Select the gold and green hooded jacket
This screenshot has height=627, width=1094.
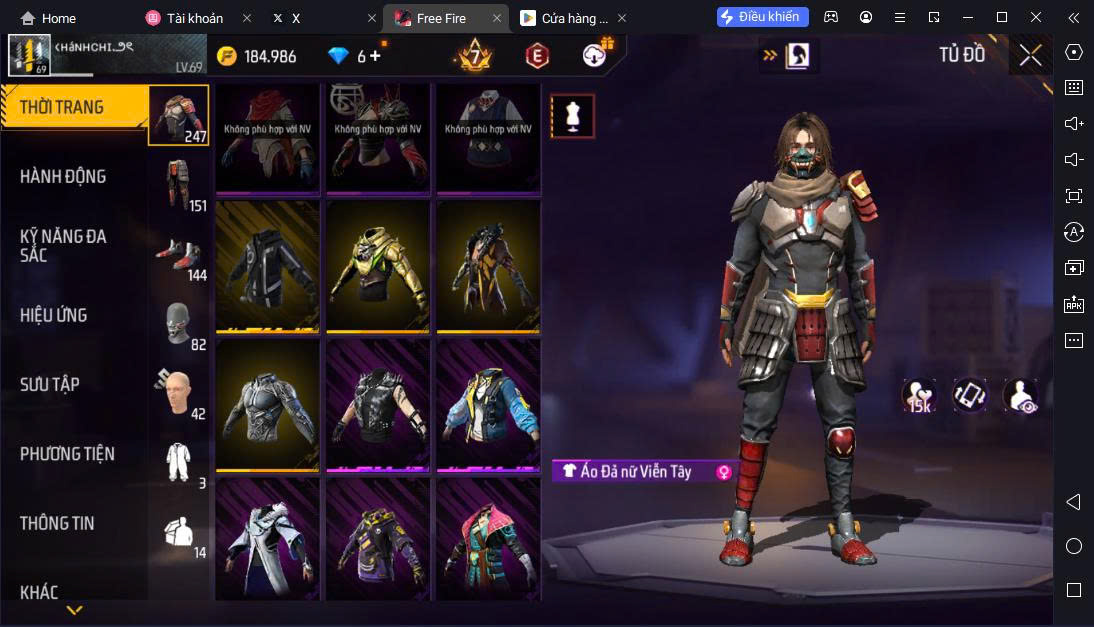click(378, 265)
